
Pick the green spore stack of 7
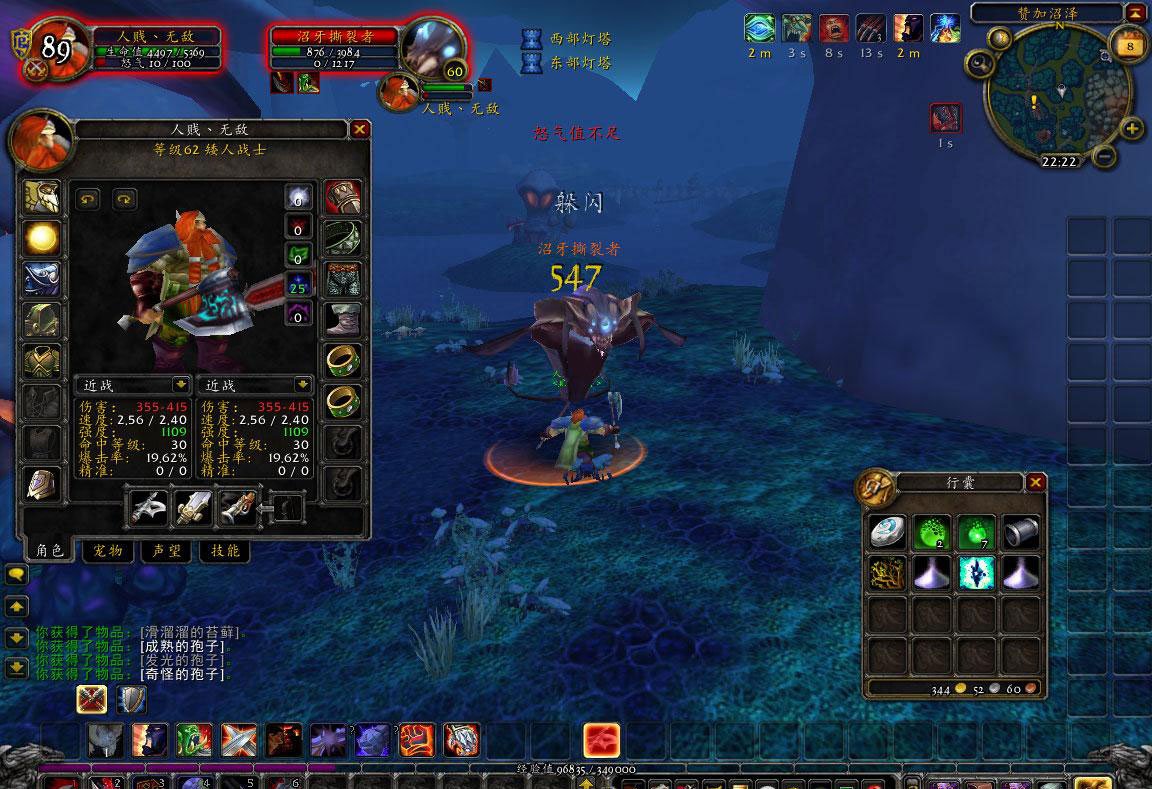[x=976, y=532]
